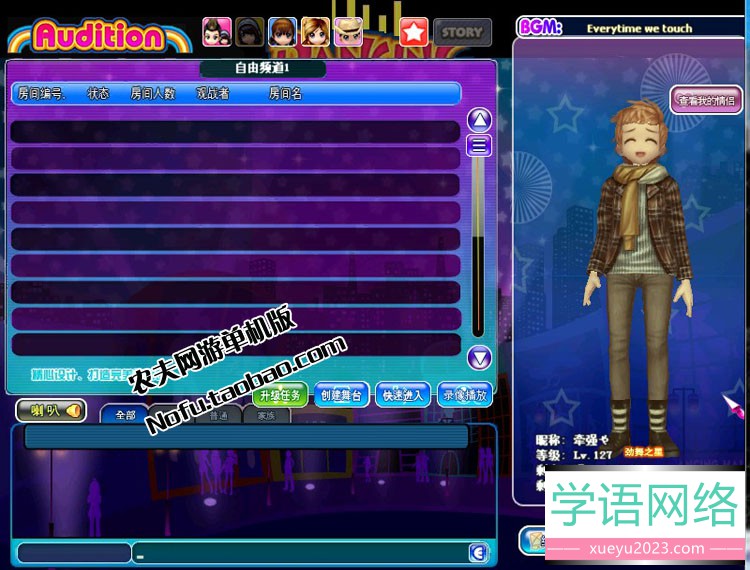750x570 pixels.
Task: Open the STORY mode button
Action: tap(462, 32)
